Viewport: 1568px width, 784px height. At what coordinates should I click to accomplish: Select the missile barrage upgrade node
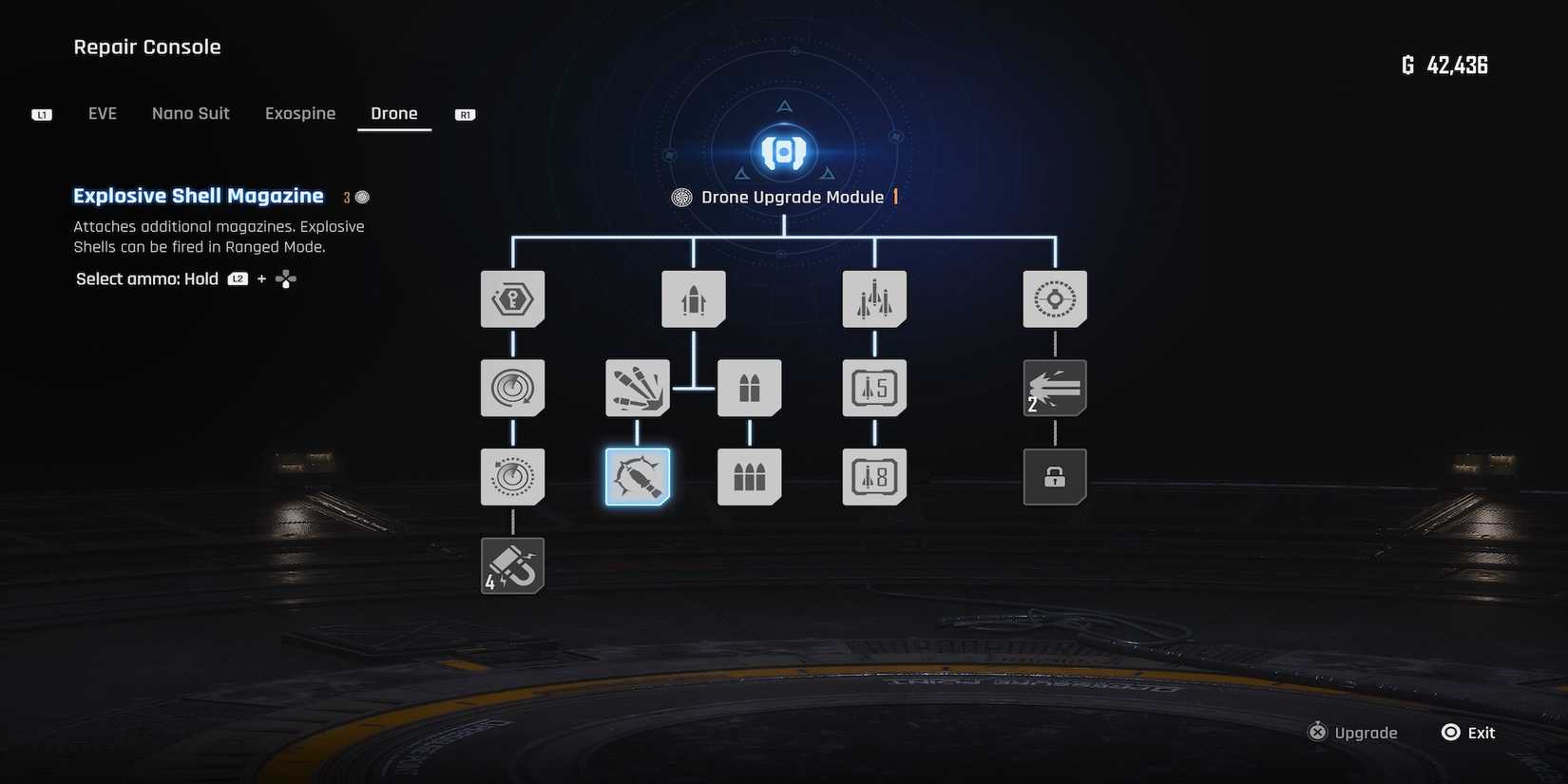[x=874, y=297]
